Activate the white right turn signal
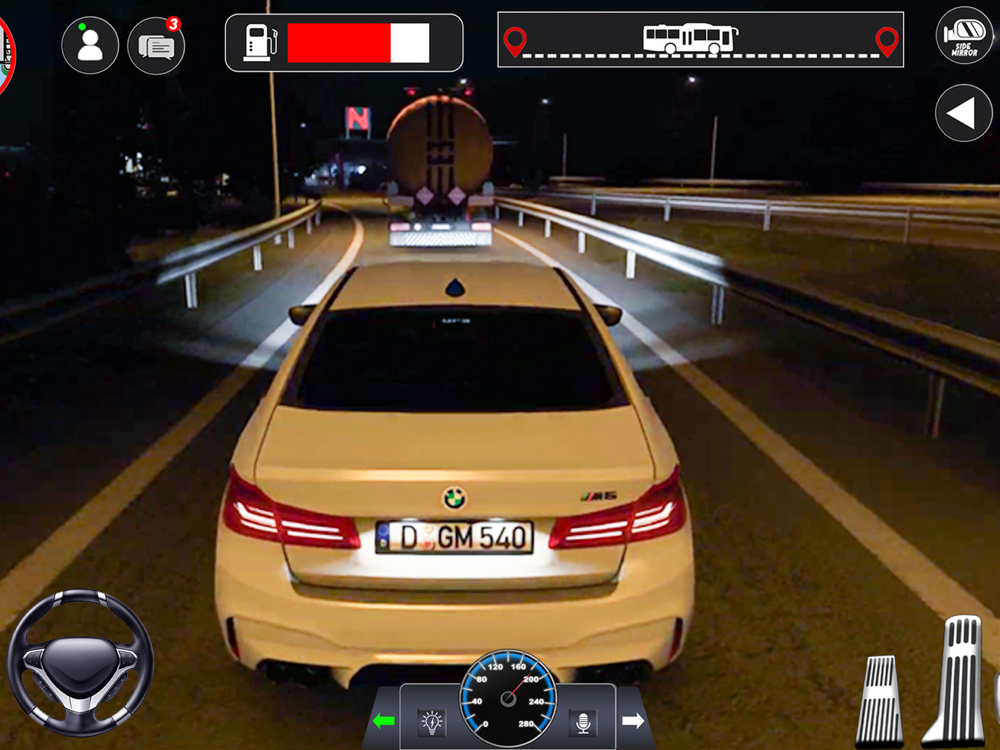The height and width of the screenshot is (750, 1000). (633, 720)
